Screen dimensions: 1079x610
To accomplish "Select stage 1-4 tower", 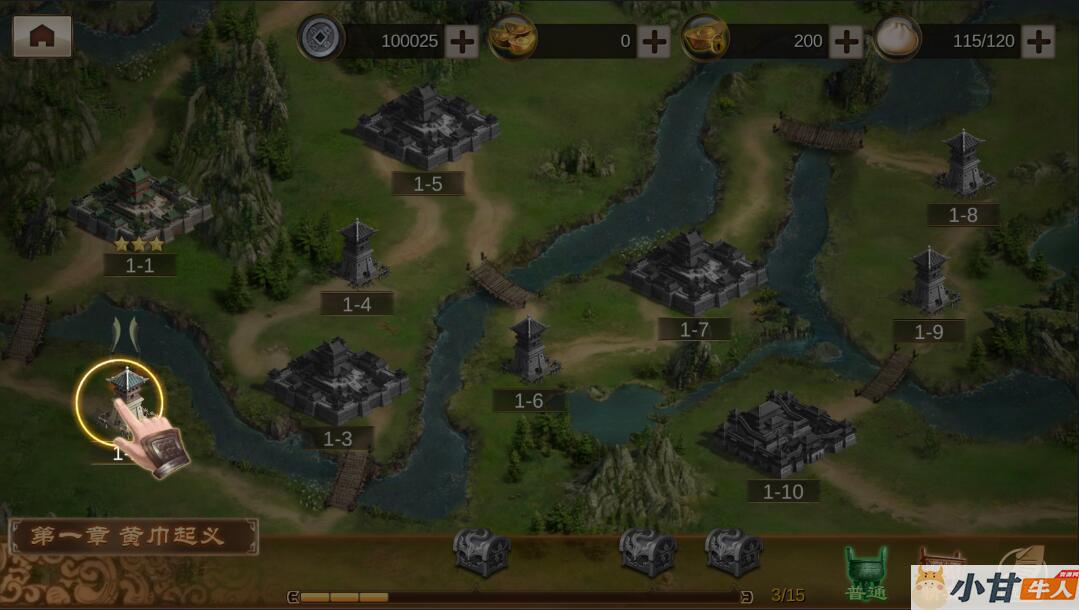I will 358,255.
